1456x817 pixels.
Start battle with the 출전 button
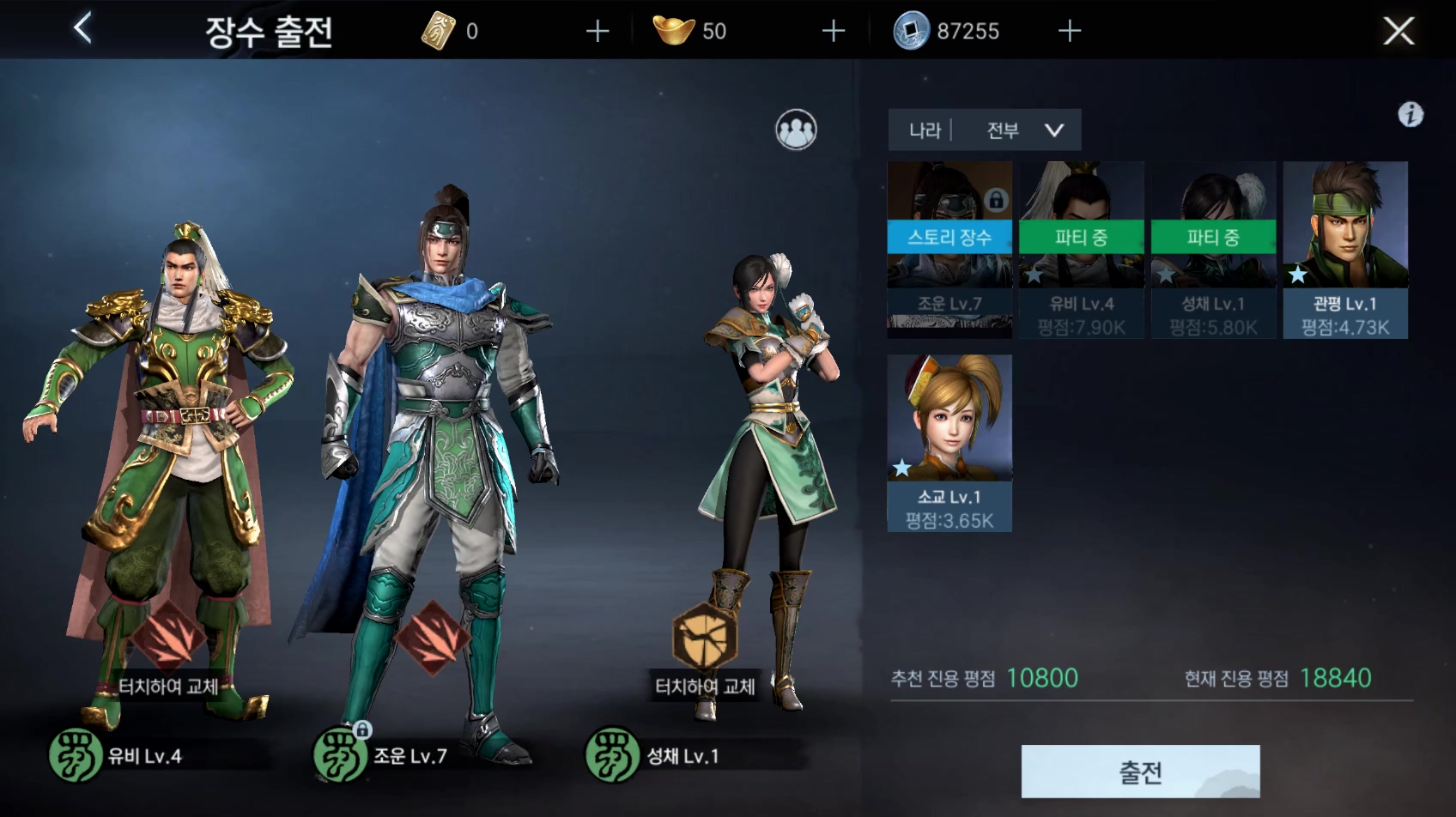click(x=1140, y=772)
